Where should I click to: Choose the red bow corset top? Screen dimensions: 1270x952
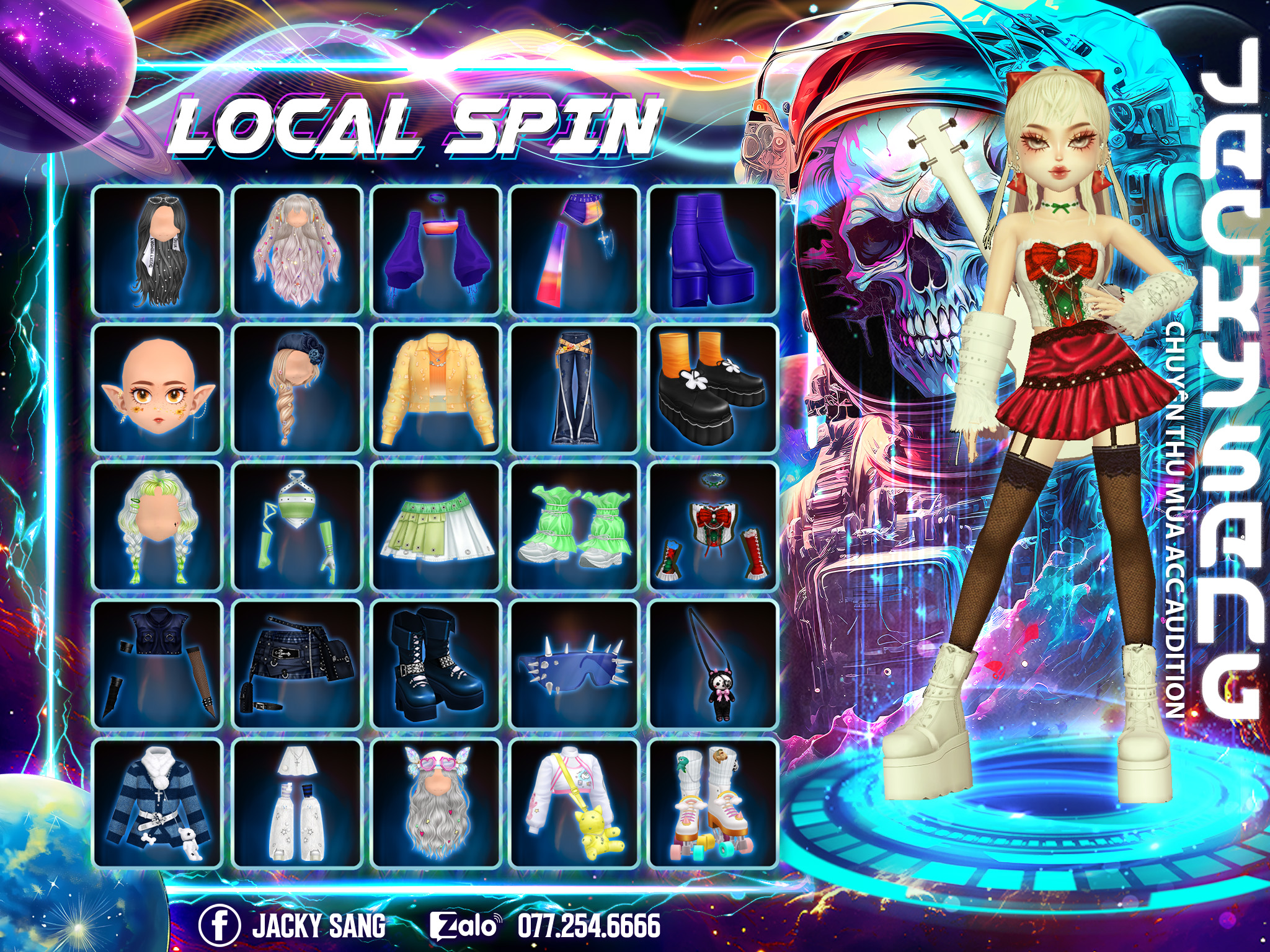point(713,526)
